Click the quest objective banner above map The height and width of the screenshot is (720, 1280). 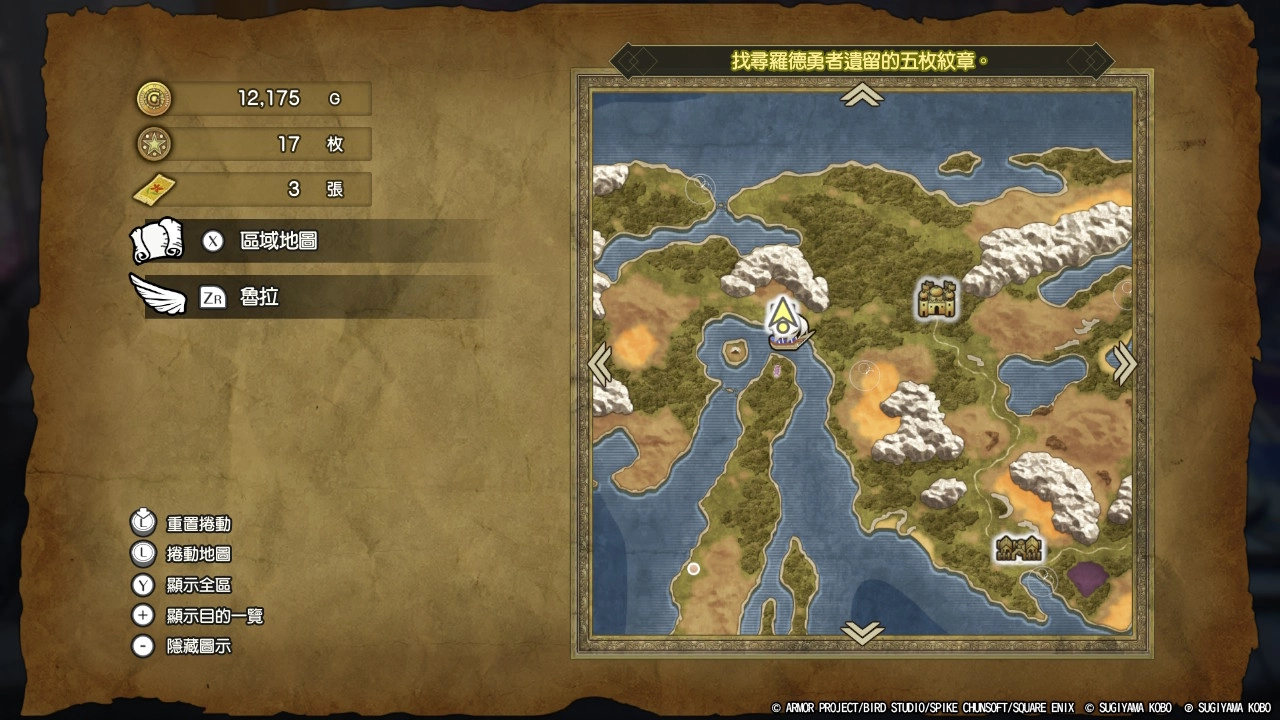(861, 61)
